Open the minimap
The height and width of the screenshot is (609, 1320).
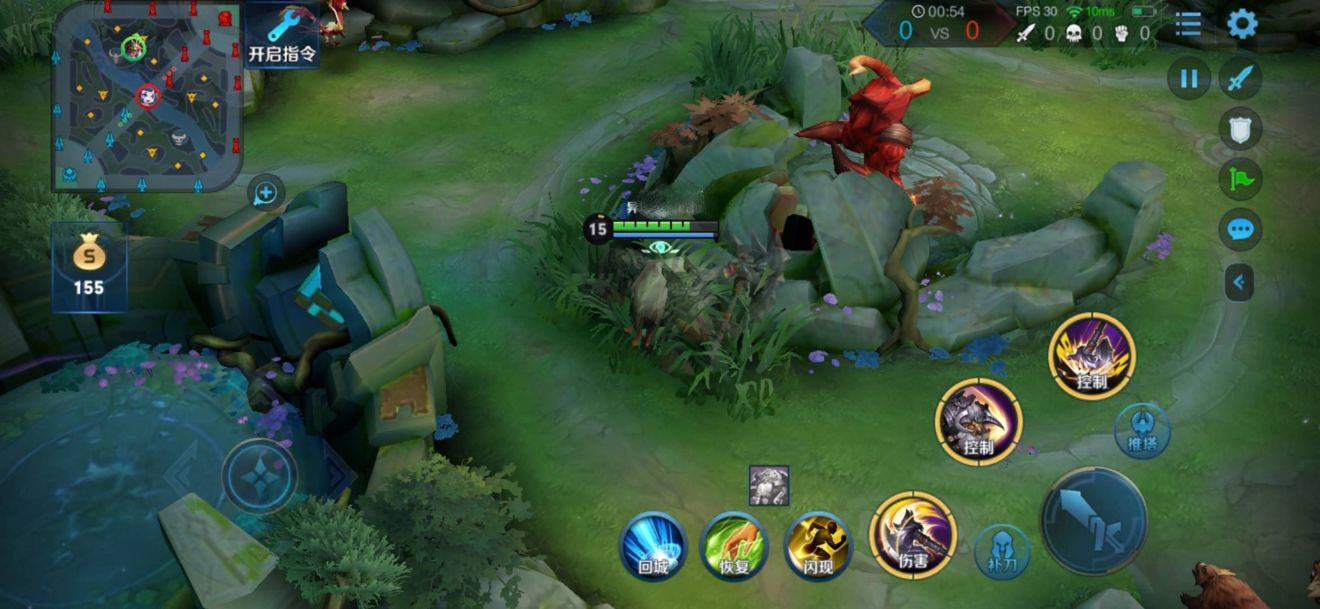[x=147, y=97]
